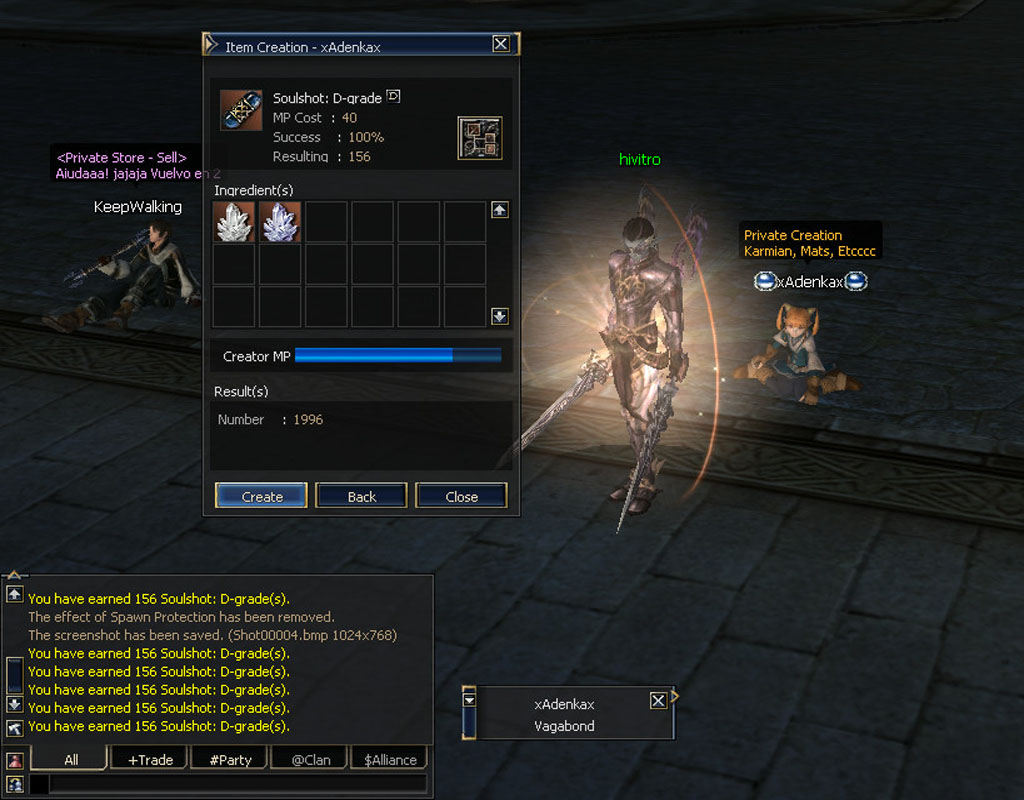Close the xAdenkax target window

(x=658, y=701)
